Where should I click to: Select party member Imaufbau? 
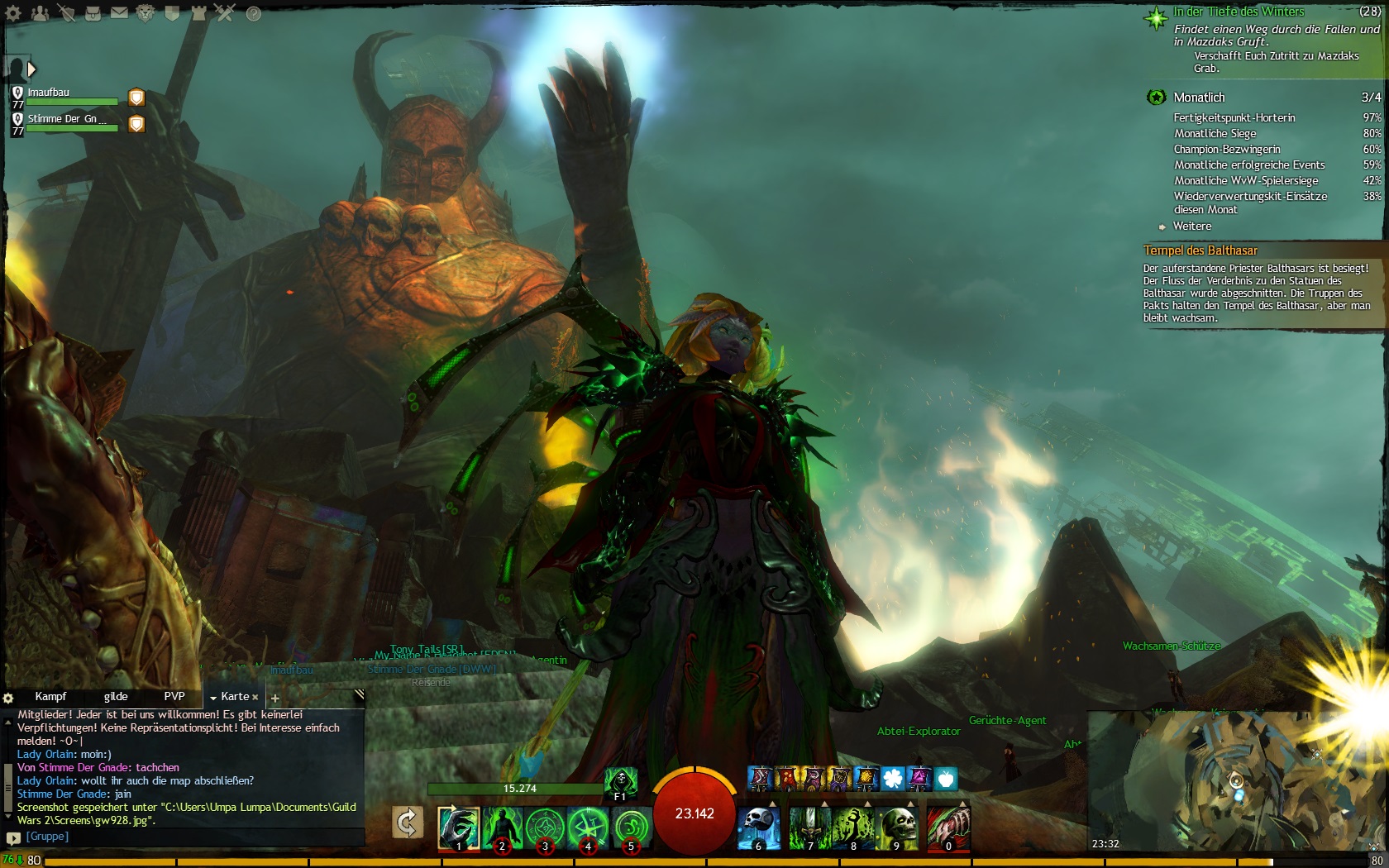point(49,93)
